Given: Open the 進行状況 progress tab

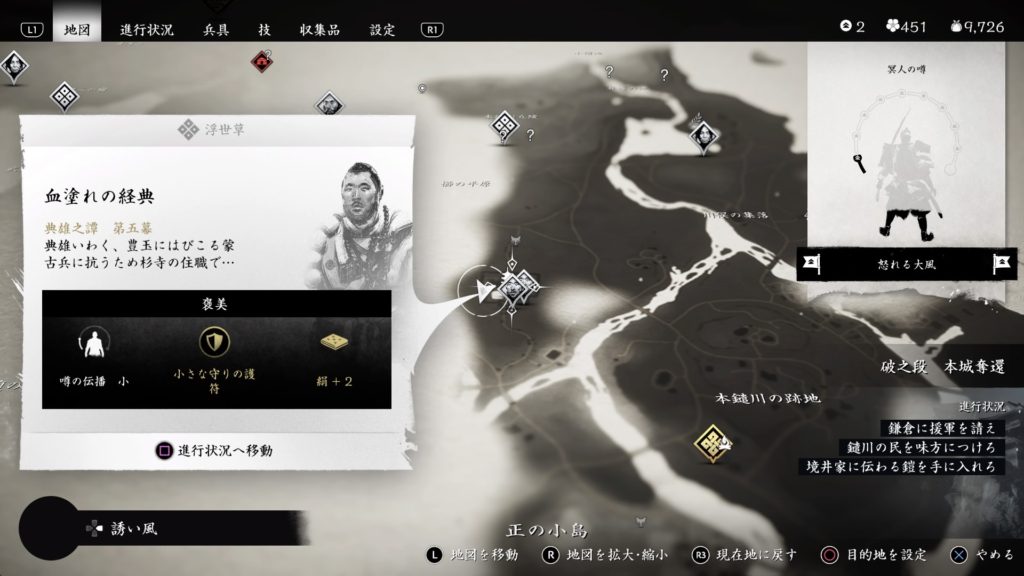Looking at the screenshot, I should pos(148,29).
